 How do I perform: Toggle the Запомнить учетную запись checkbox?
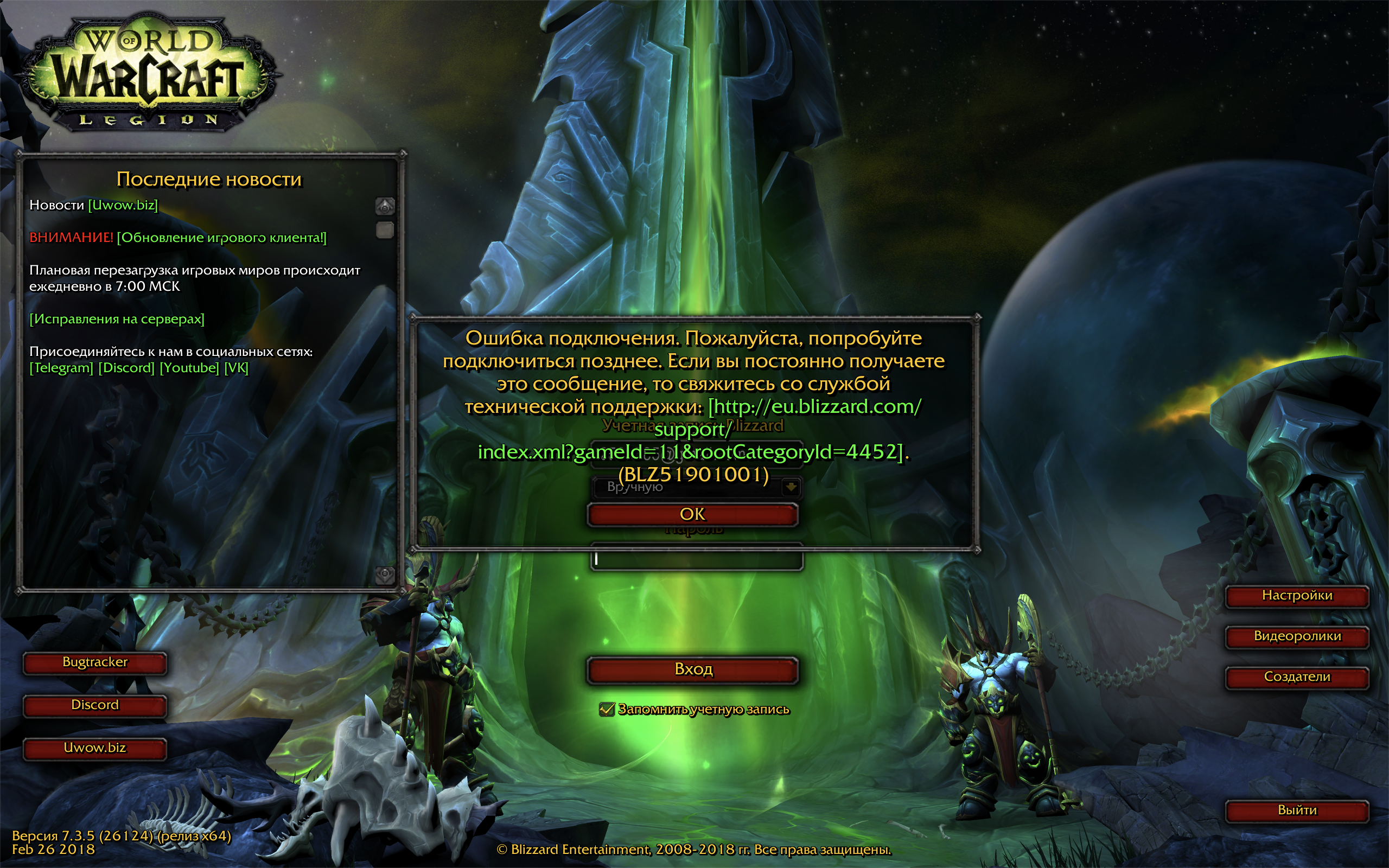pyautogui.click(x=606, y=710)
